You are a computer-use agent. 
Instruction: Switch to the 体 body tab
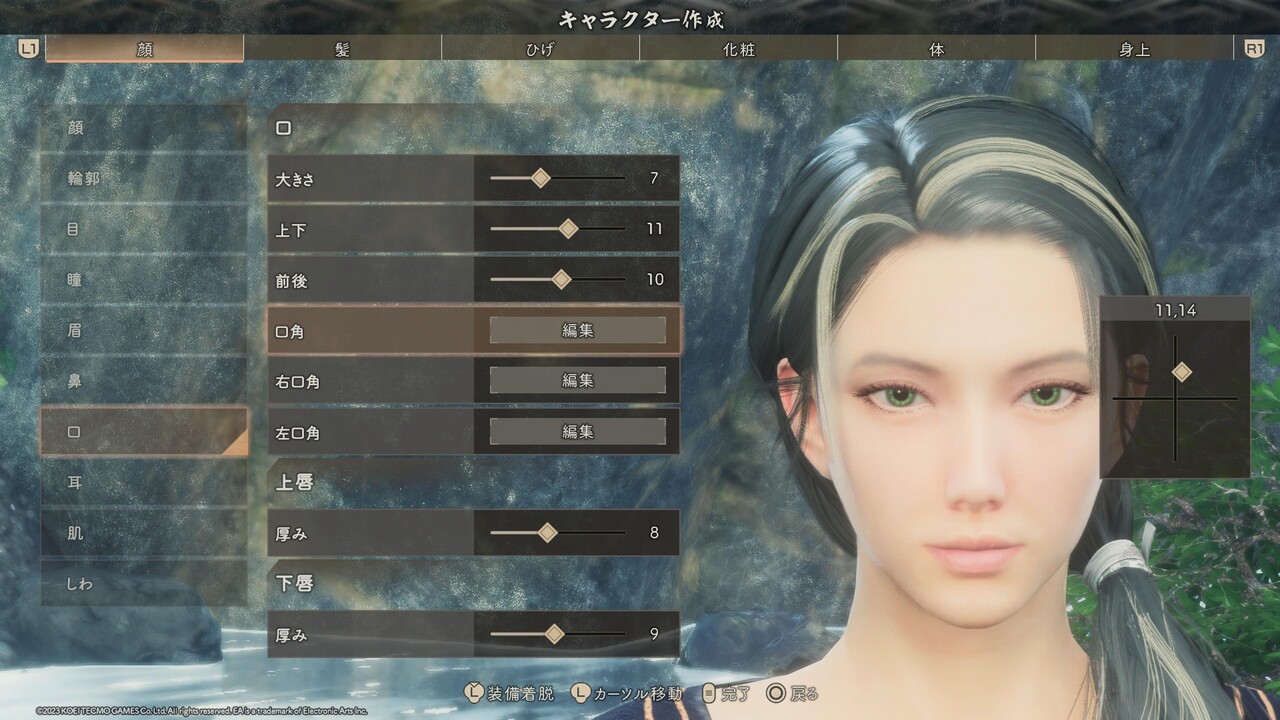tap(936, 49)
